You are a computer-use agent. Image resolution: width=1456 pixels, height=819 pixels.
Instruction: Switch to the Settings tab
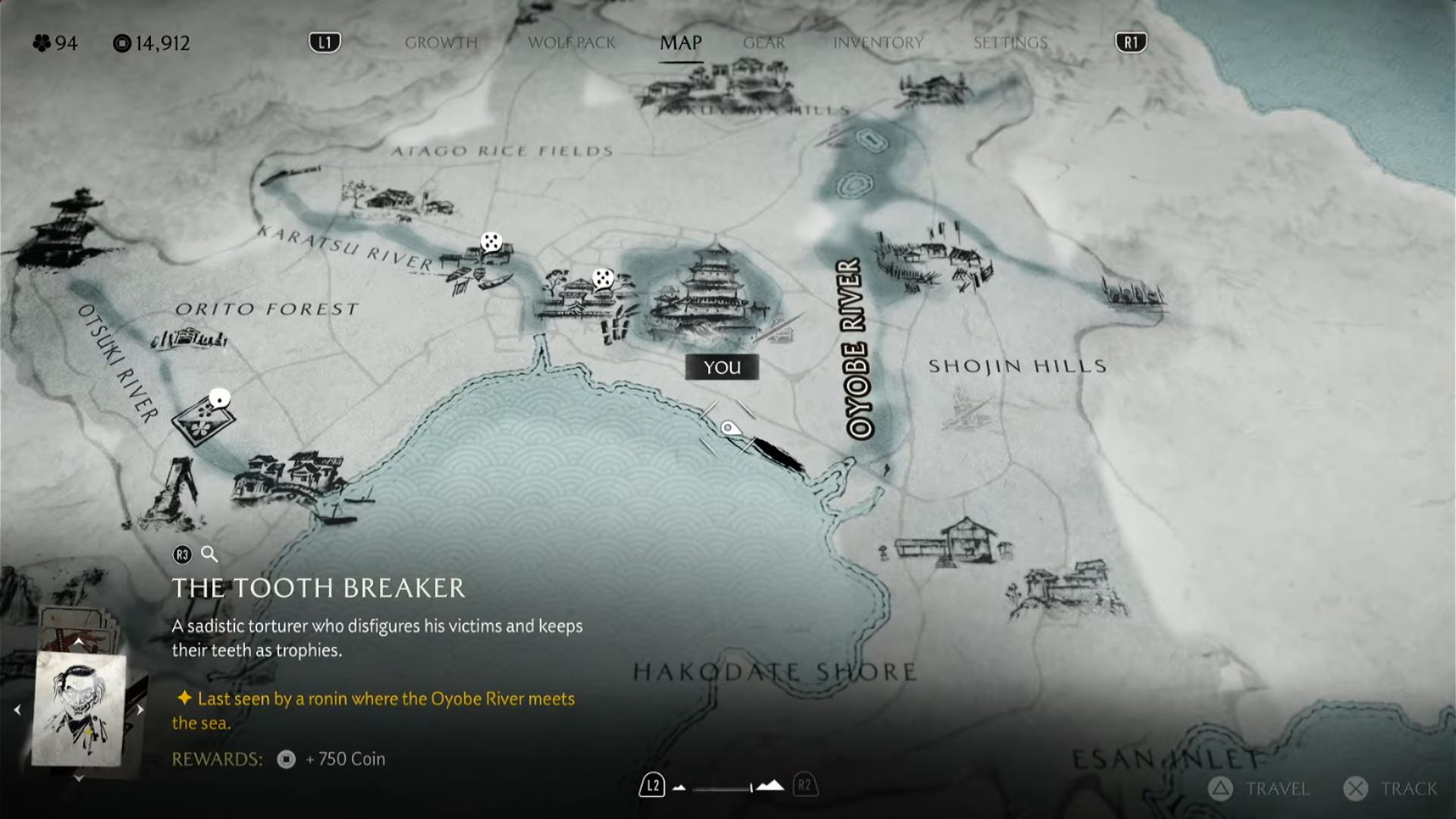1010,42
